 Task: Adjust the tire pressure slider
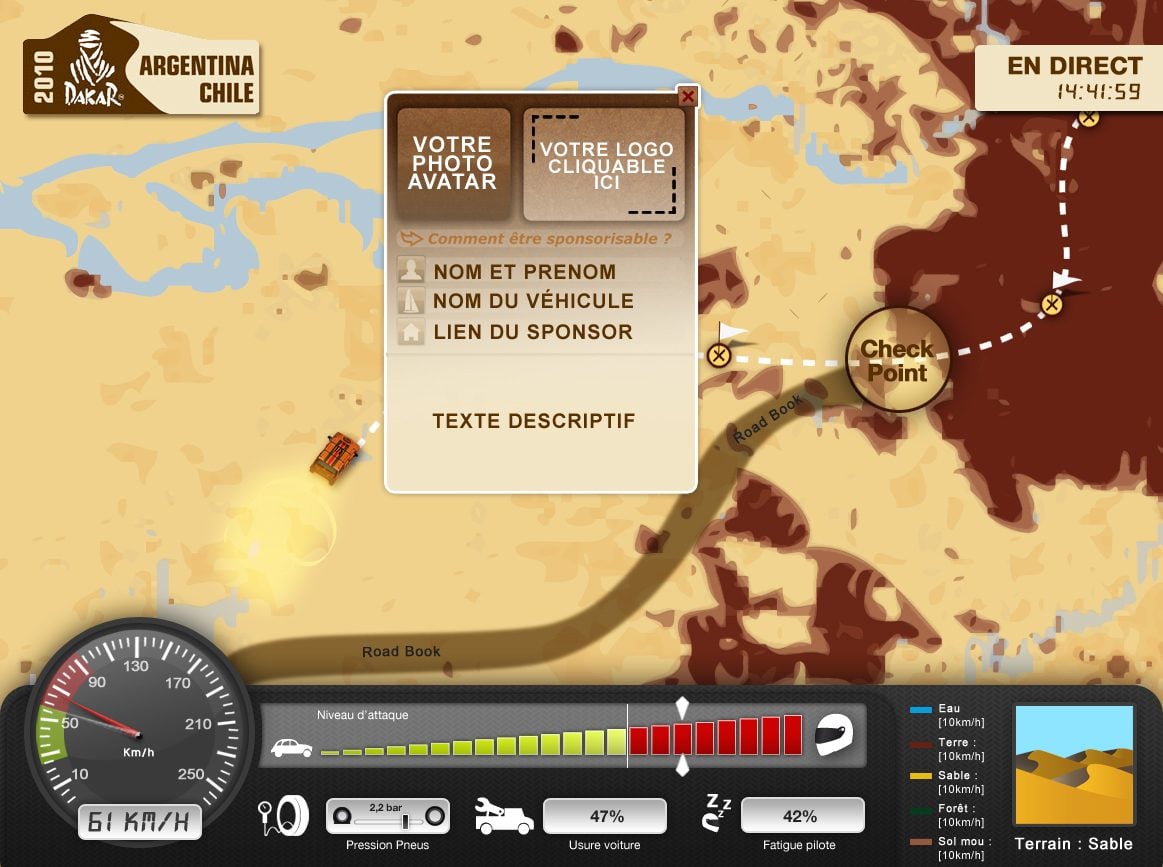point(405,820)
